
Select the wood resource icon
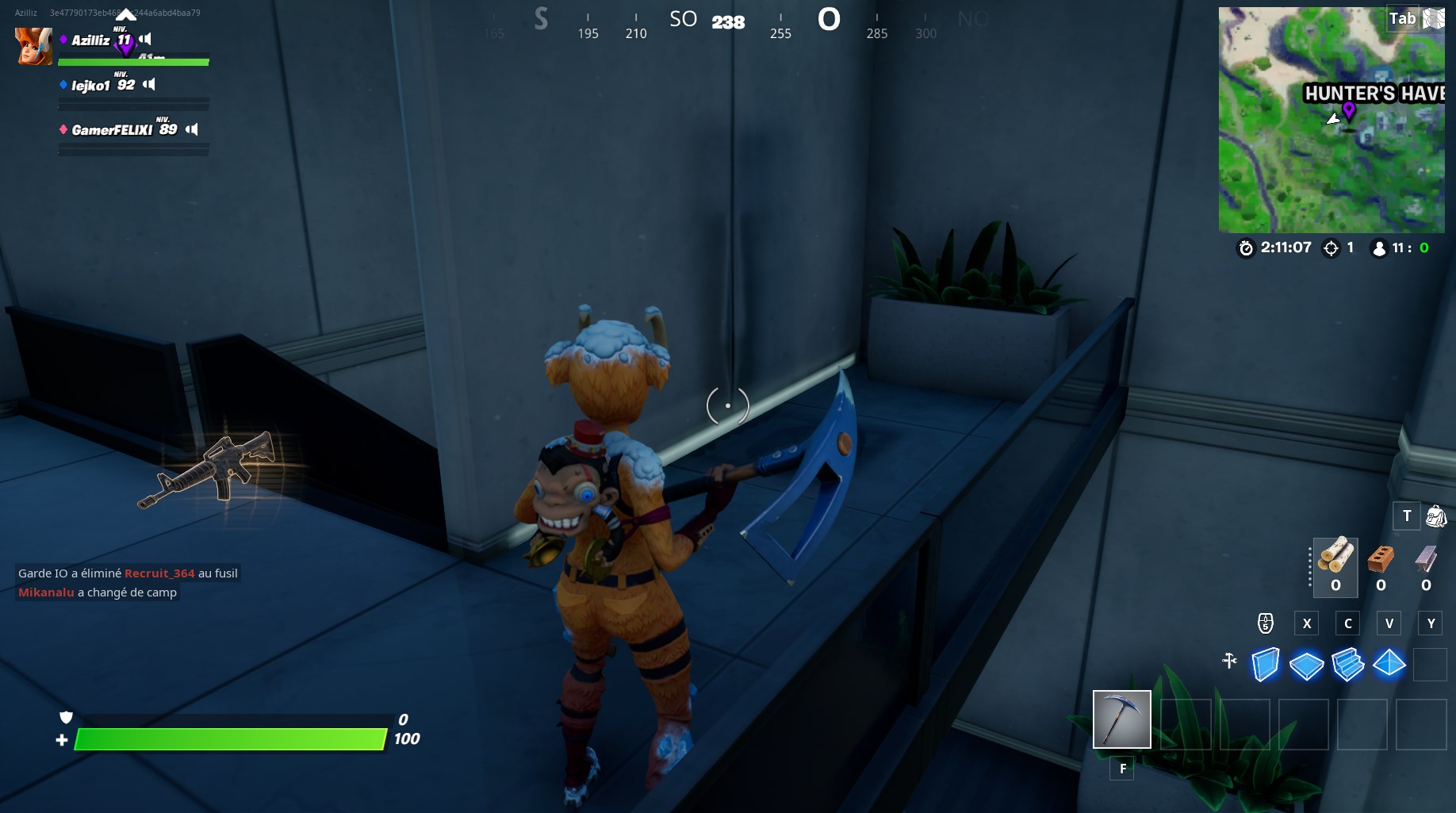tap(1335, 563)
